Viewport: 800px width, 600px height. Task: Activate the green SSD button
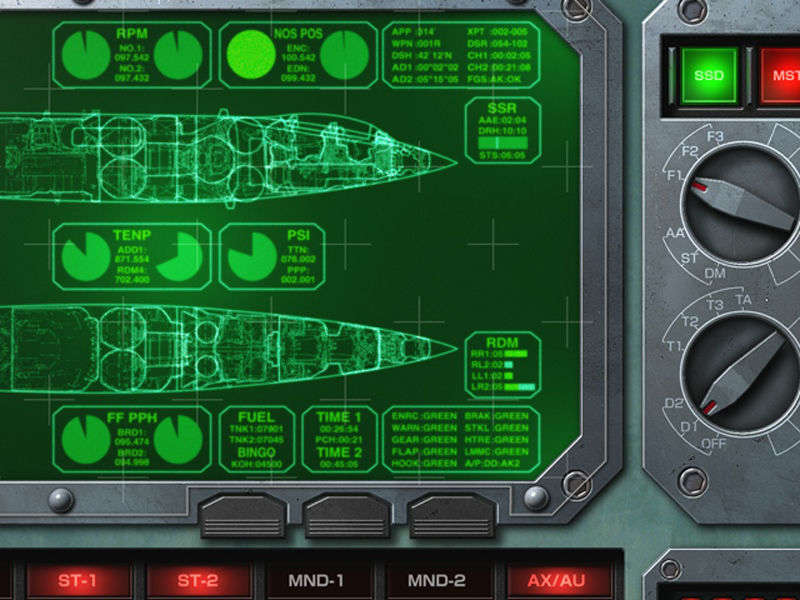[x=709, y=75]
